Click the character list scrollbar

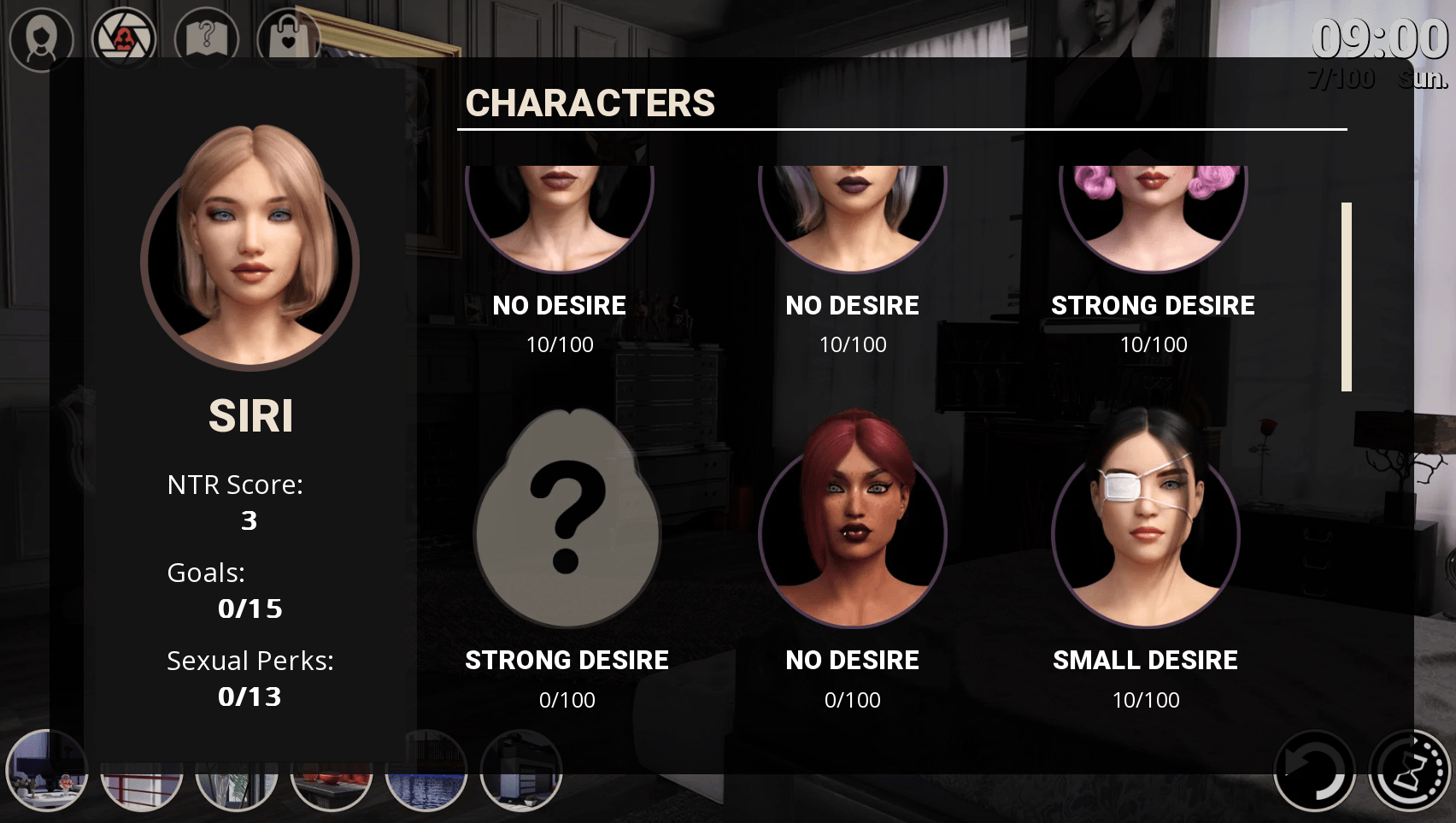coord(1347,297)
